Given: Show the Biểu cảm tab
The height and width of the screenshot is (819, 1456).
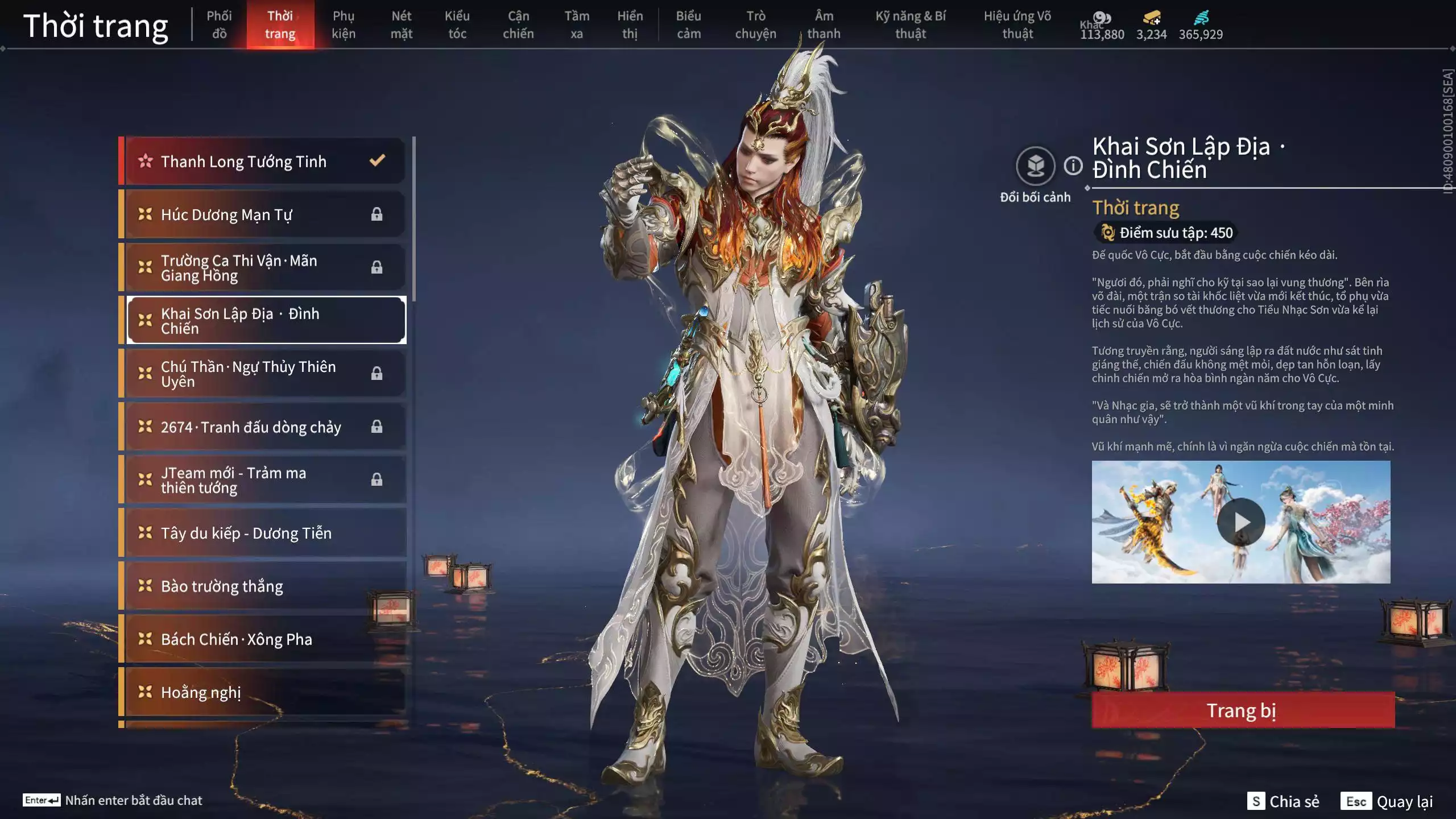Looking at the screenshot, I should pos(688,25).
